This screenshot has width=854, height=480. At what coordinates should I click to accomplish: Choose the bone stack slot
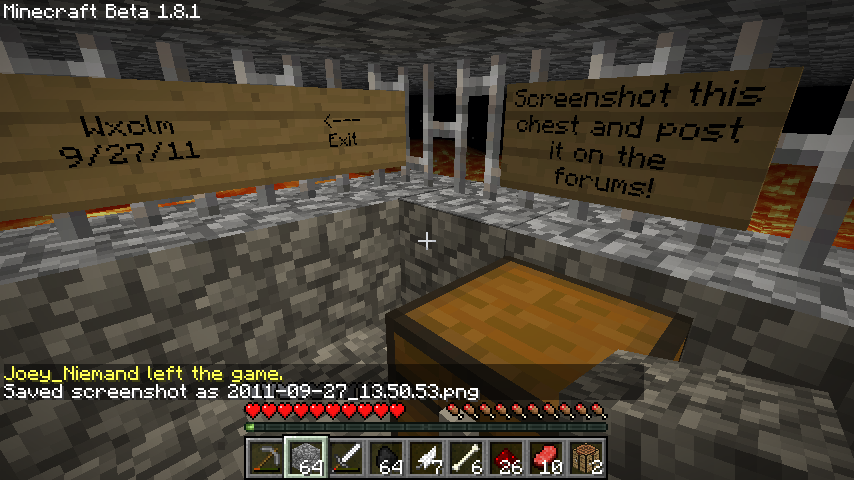coord(466,458)
